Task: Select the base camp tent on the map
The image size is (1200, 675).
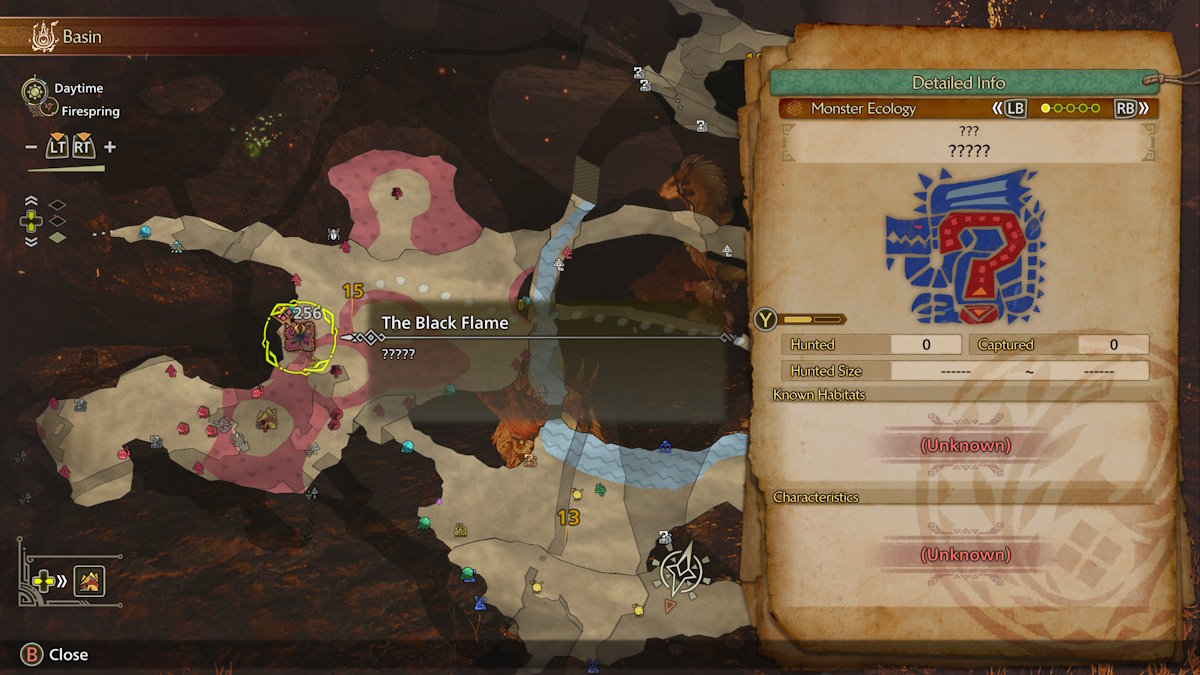Action: pyautogui.click(x=266, y=419)
